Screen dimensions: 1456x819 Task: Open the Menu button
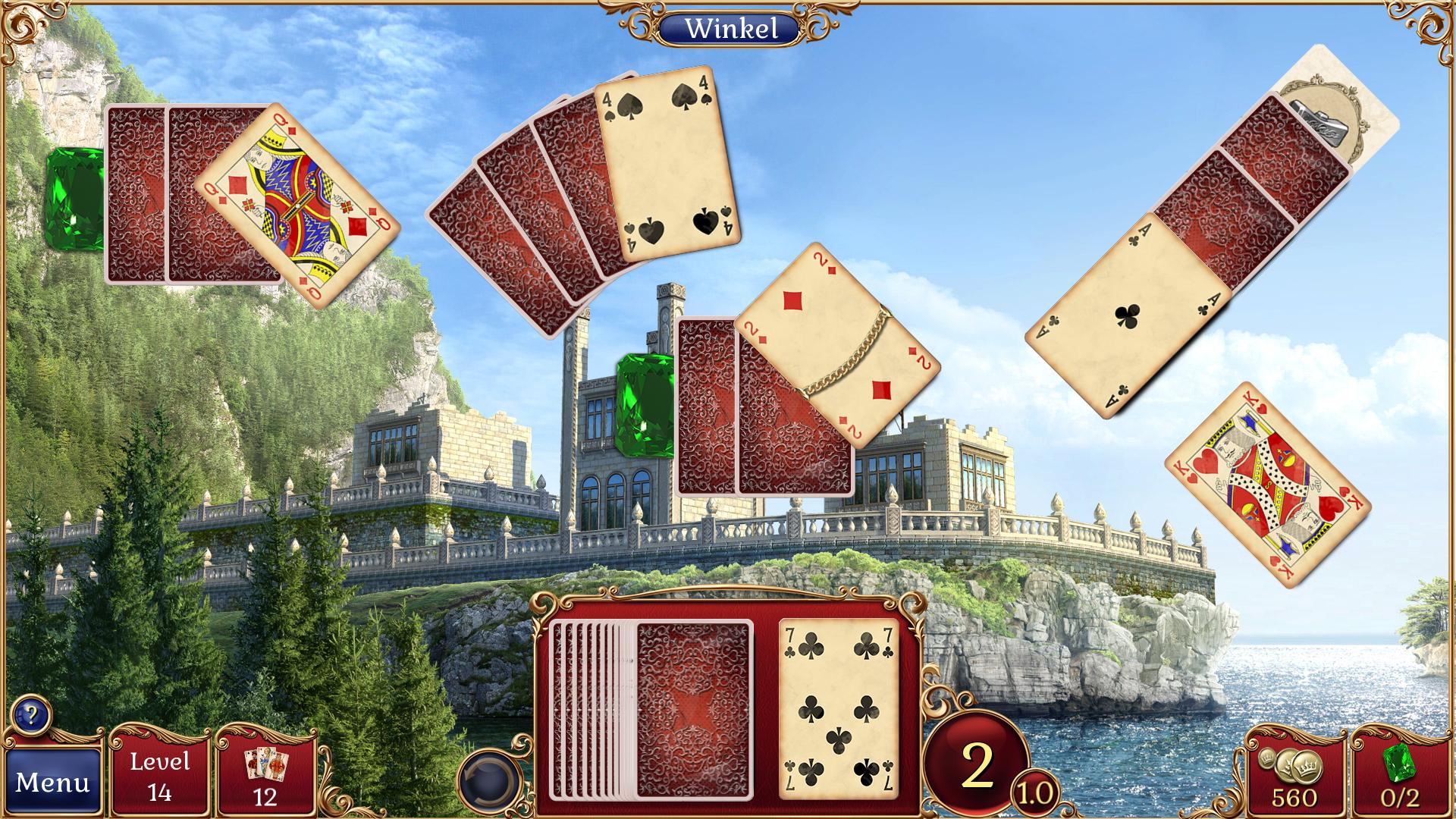click(52, 782)
